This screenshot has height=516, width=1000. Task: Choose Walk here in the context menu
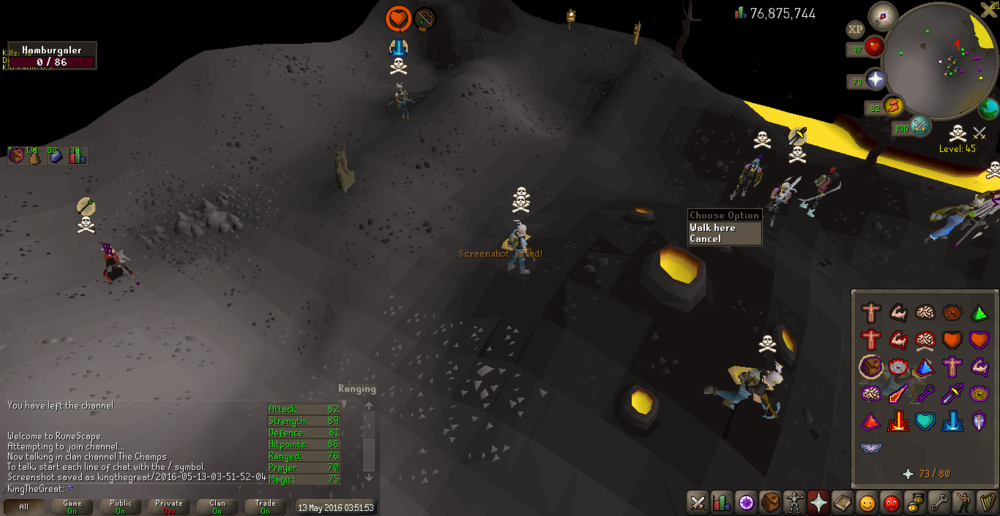(712, 228)
